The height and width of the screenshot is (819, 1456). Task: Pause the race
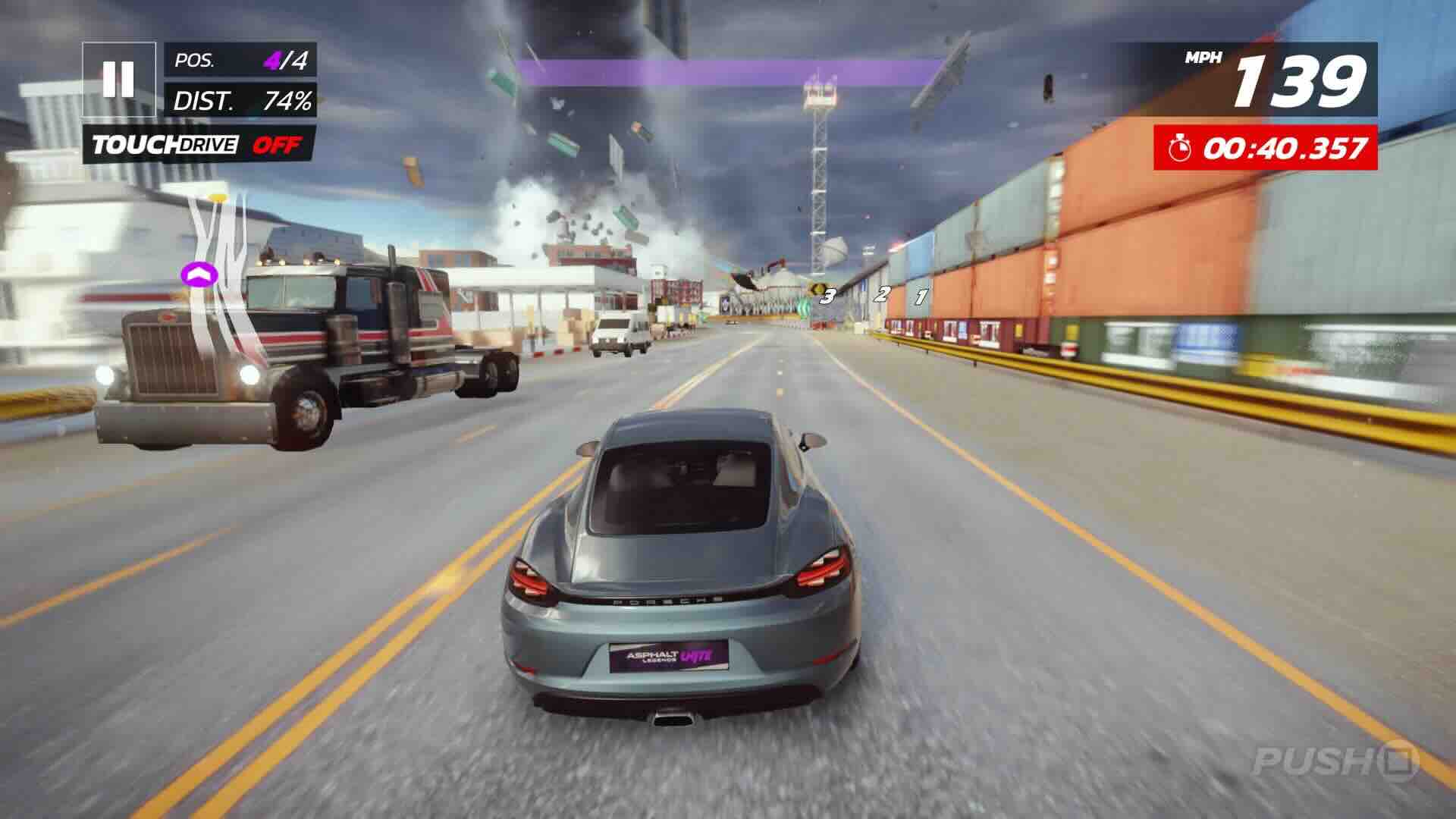click(119, 79)
